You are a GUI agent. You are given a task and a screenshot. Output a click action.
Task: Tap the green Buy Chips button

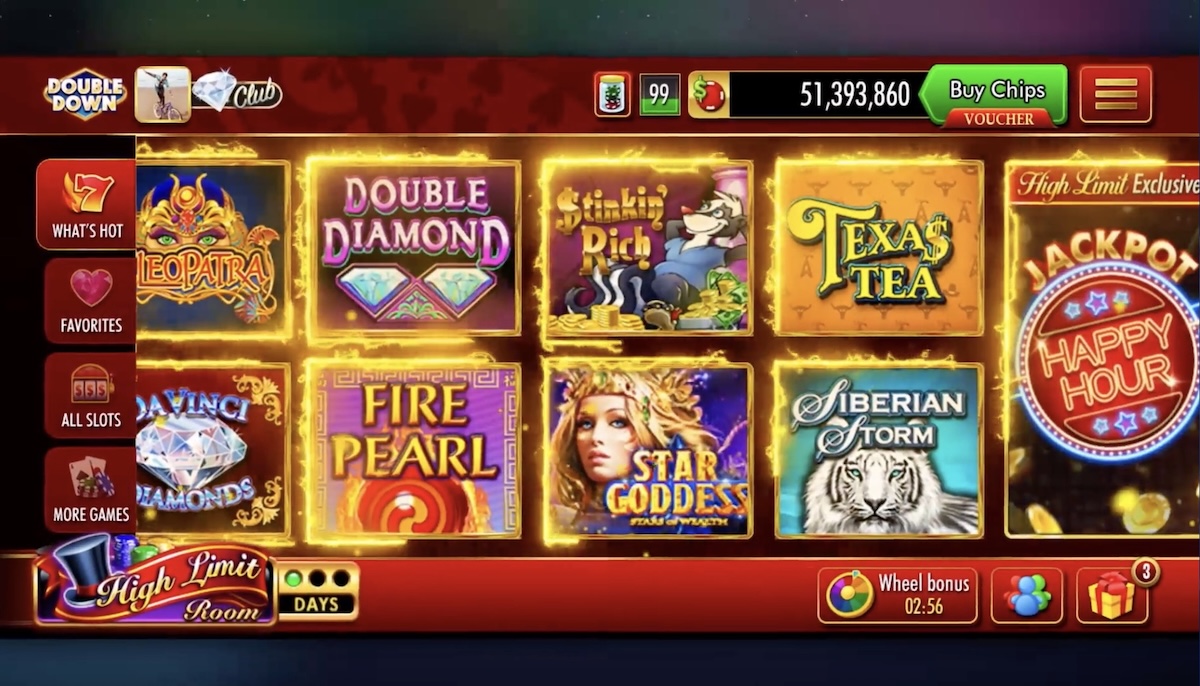(996, 92)
